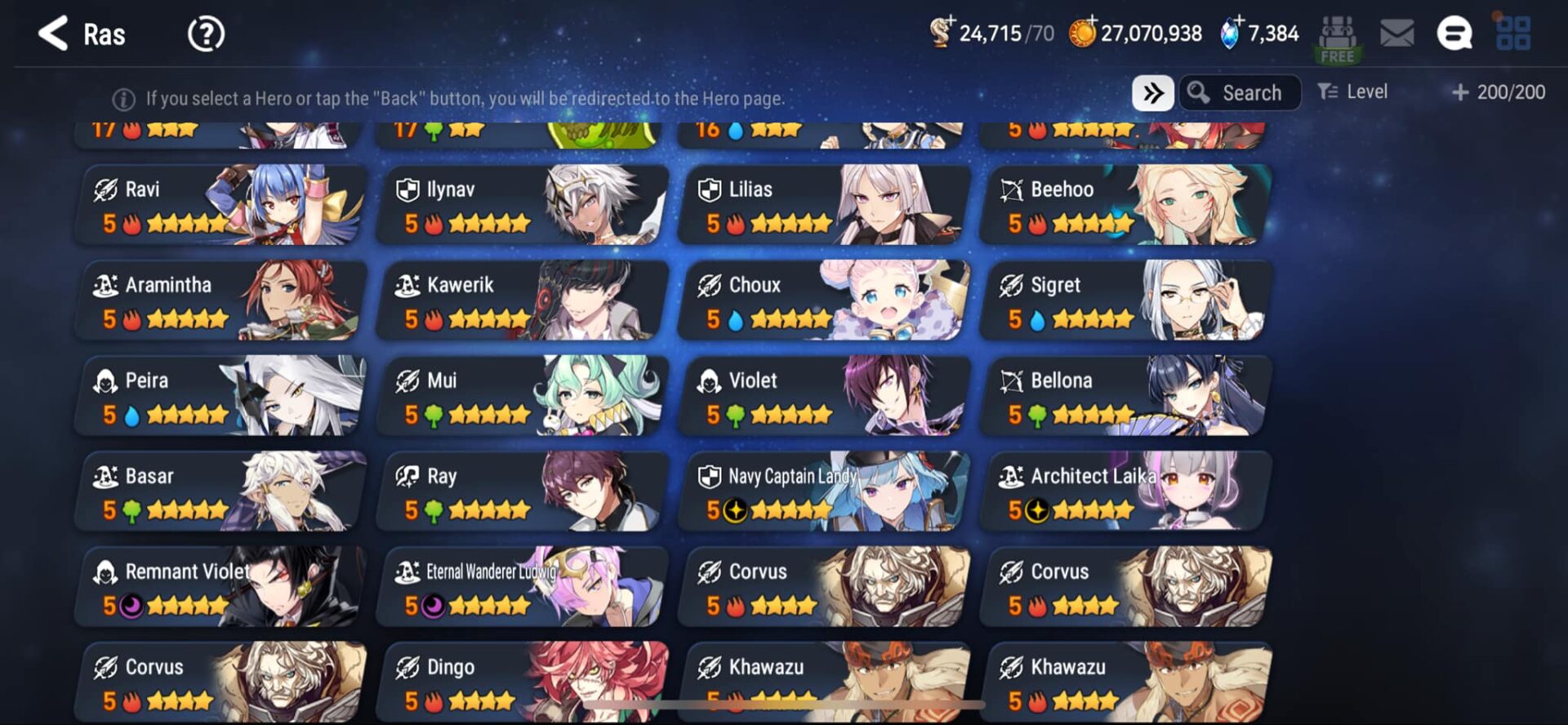Select the hero Ravi
The image size is (1568, 725).
[220, 205]
